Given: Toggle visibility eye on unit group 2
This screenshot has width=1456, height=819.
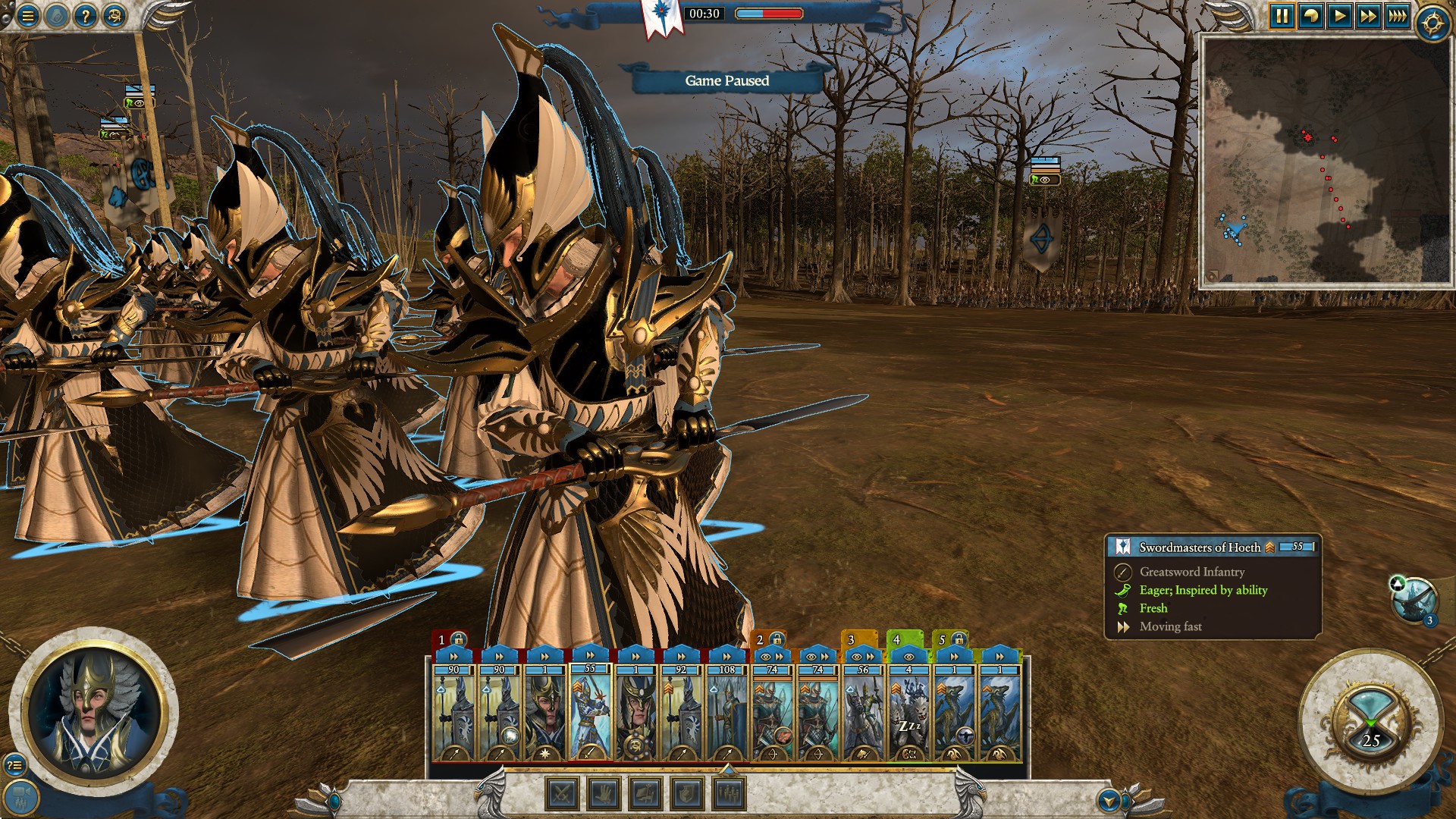Looking at the screenshot, I should coord(764,657).
